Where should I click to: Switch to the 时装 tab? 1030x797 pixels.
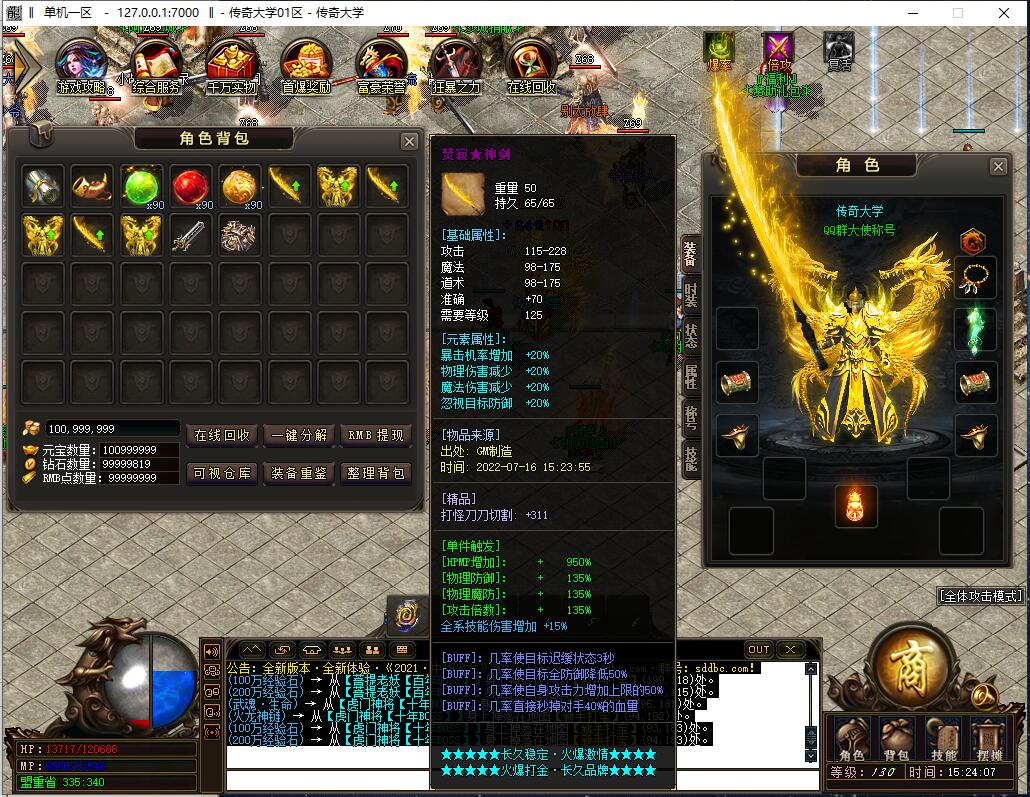(691, 295)
